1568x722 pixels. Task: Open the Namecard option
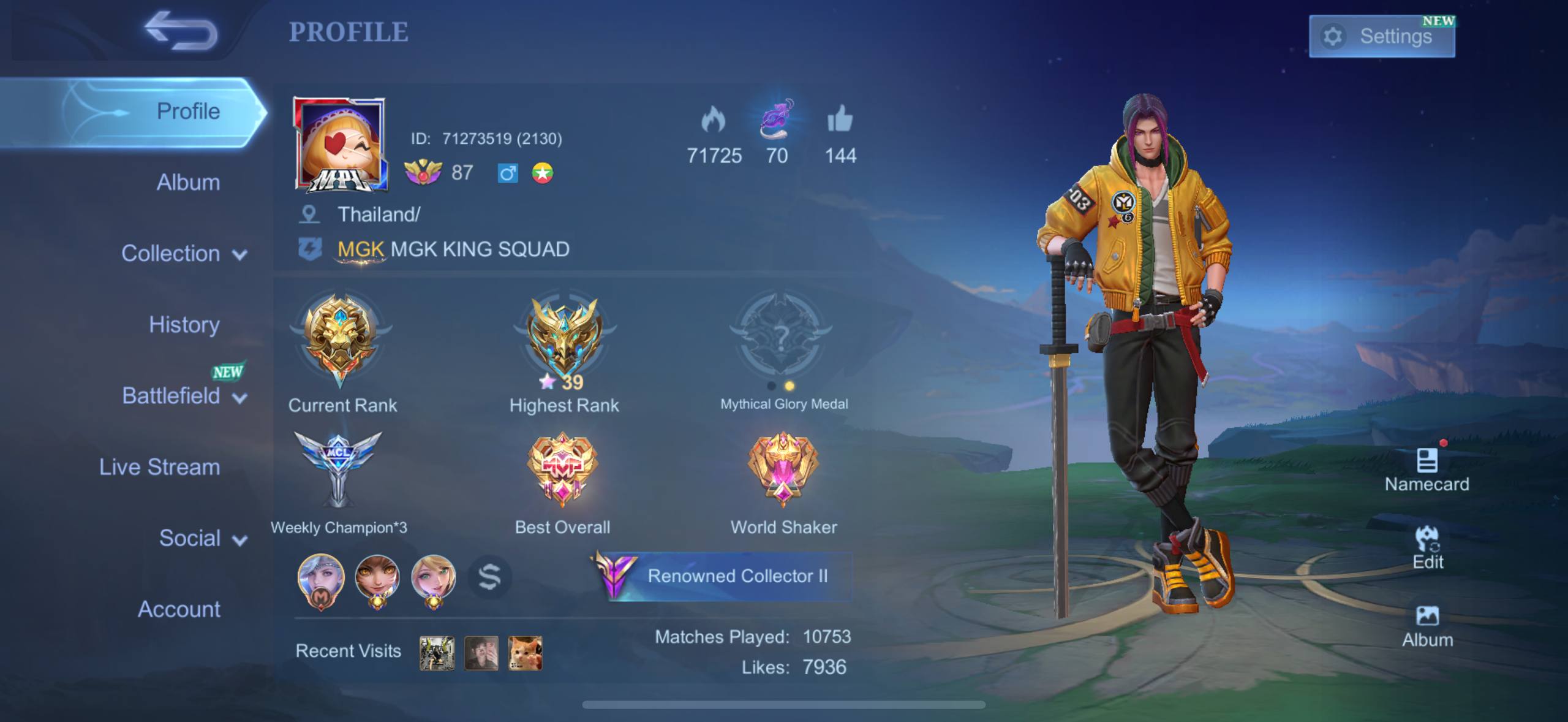[1427, 470]
